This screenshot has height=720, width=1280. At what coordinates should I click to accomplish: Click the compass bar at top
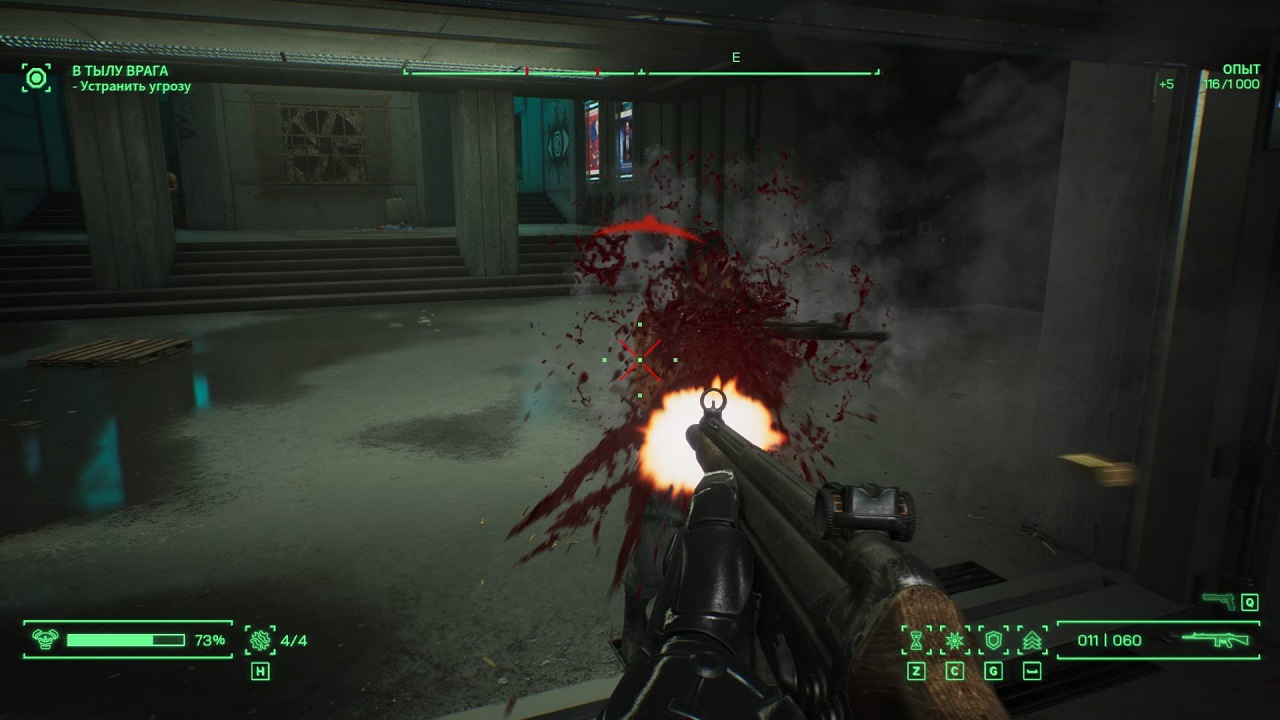click(x=641, y=72)
